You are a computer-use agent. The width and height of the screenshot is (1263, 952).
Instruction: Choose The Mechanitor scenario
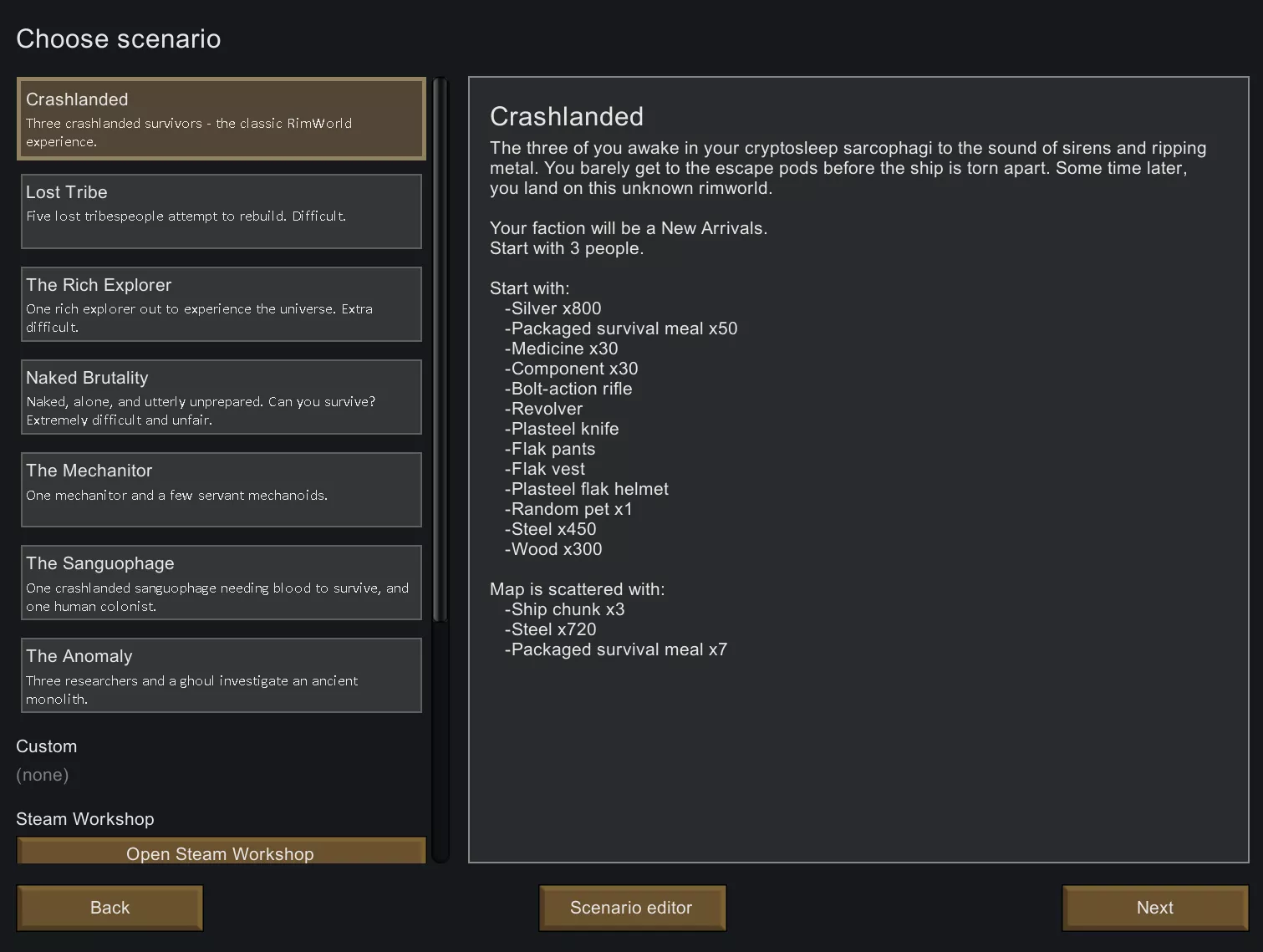point(220,490)
